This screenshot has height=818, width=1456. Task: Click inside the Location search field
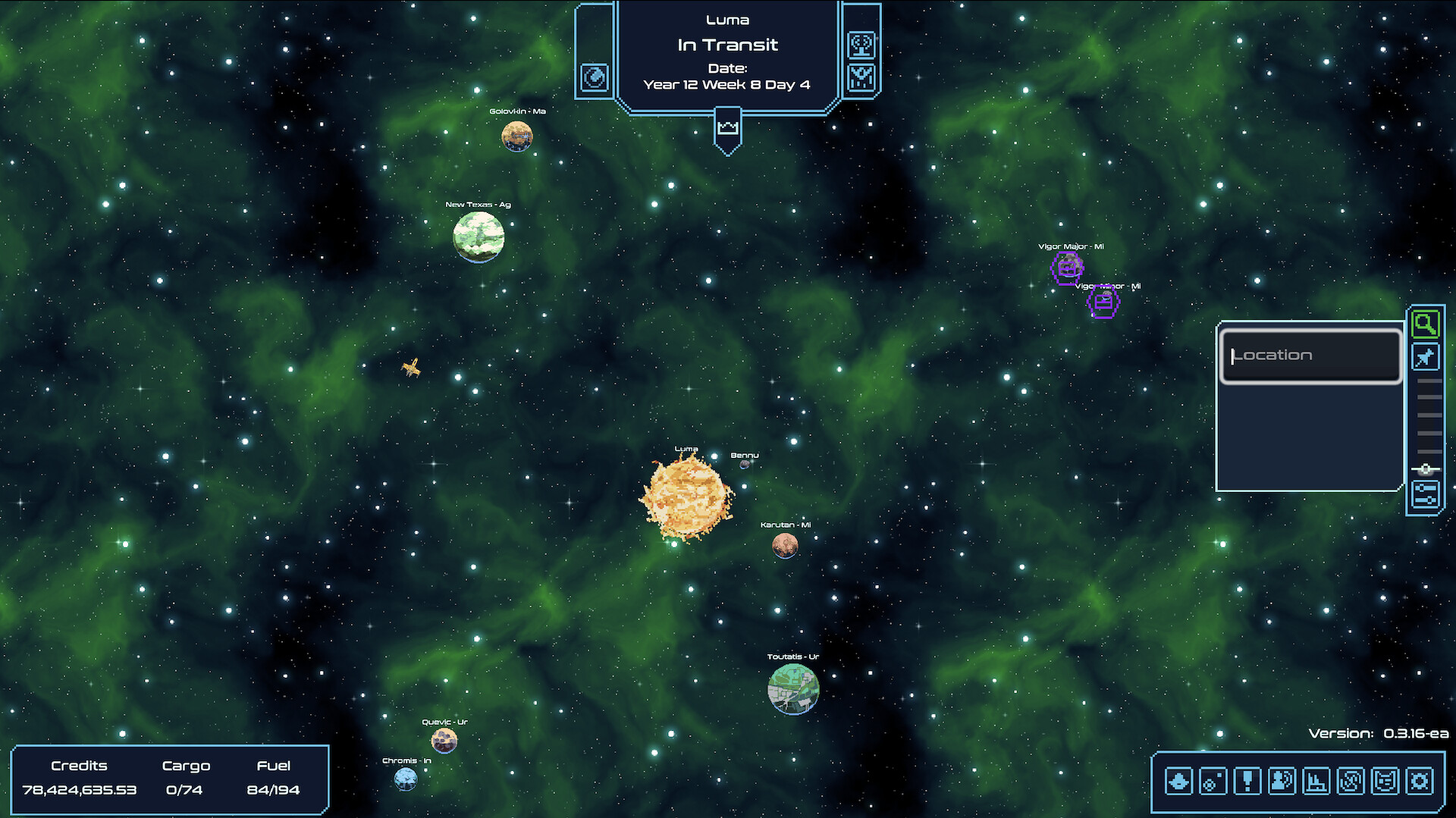click(1311, 355)
